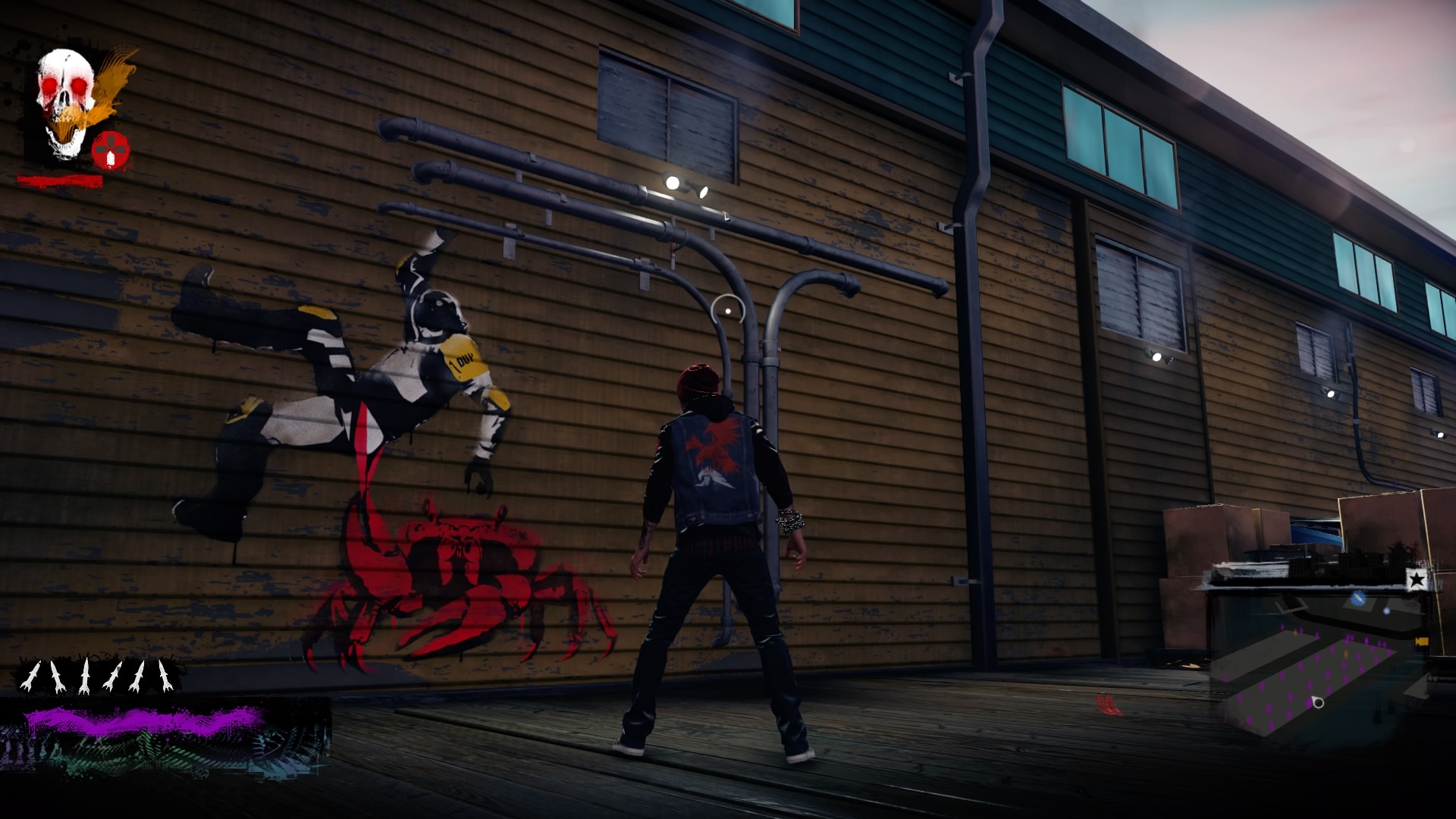Click the yellow camera icon on minimap edge
Screen dimensions: 1456x819
click(x=1422, y=640)
